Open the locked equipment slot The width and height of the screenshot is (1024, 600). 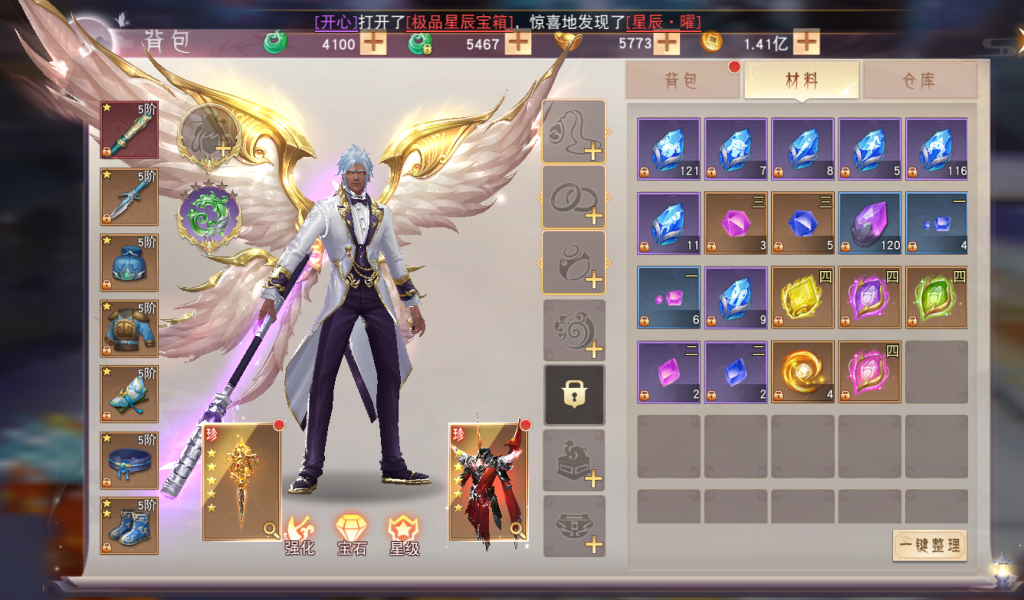click(573, 394)
